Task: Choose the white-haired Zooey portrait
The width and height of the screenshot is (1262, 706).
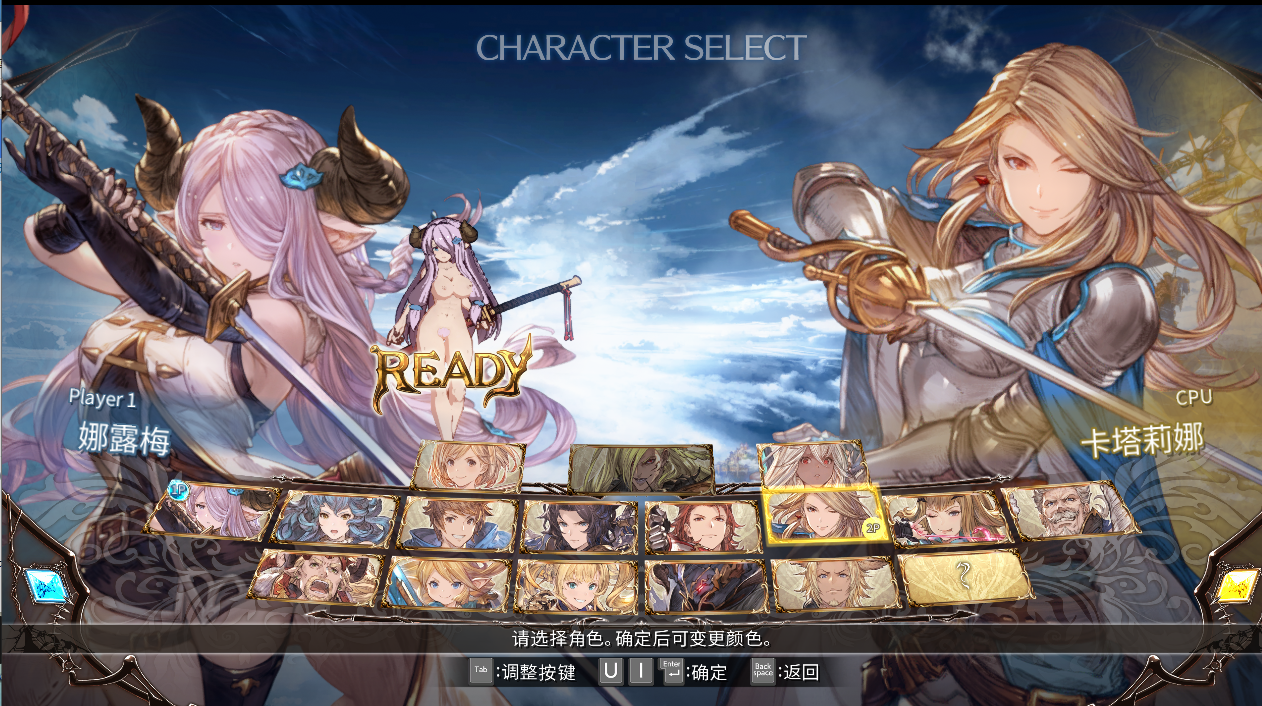Action: (x=813, y=465)
